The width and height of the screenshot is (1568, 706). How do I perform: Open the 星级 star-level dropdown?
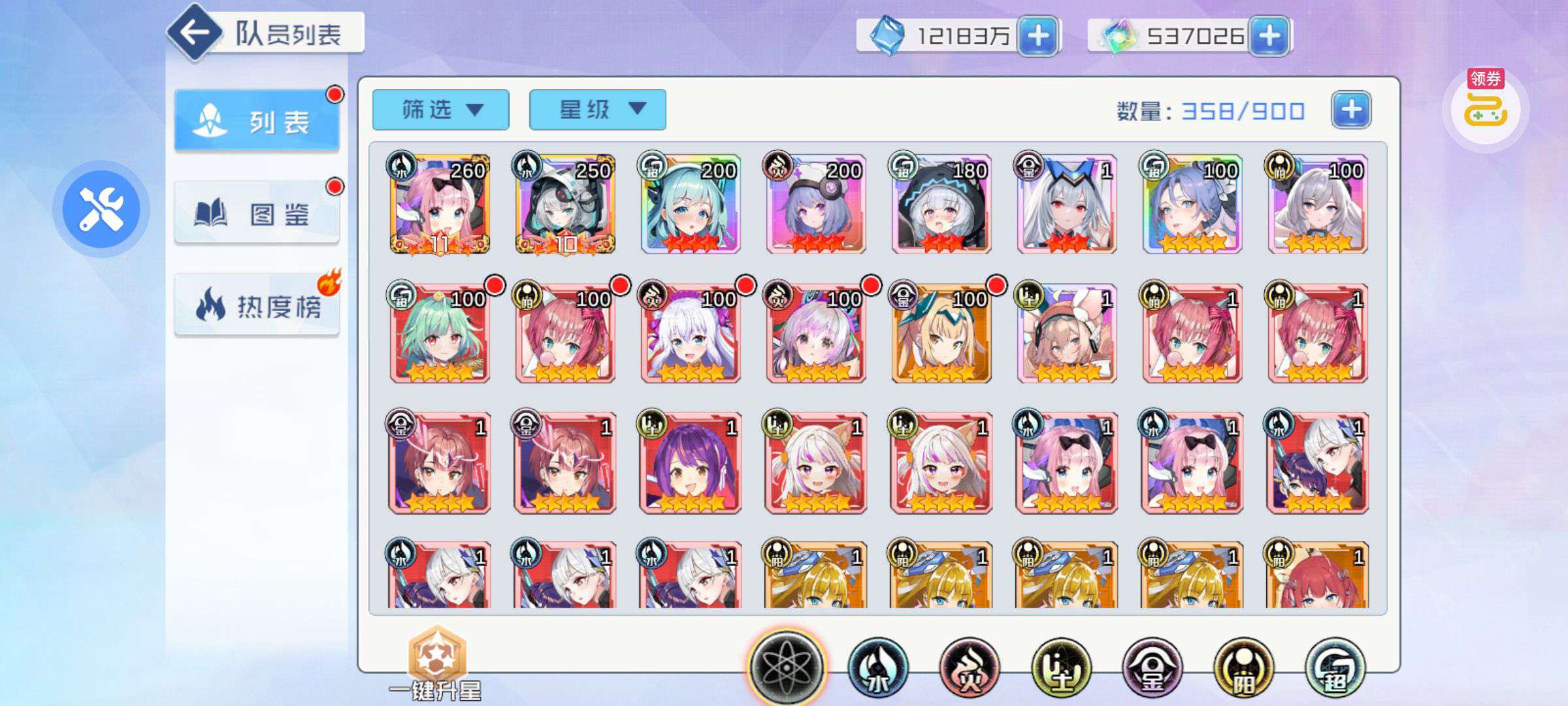pyautogui.click(x=596, y=109)
